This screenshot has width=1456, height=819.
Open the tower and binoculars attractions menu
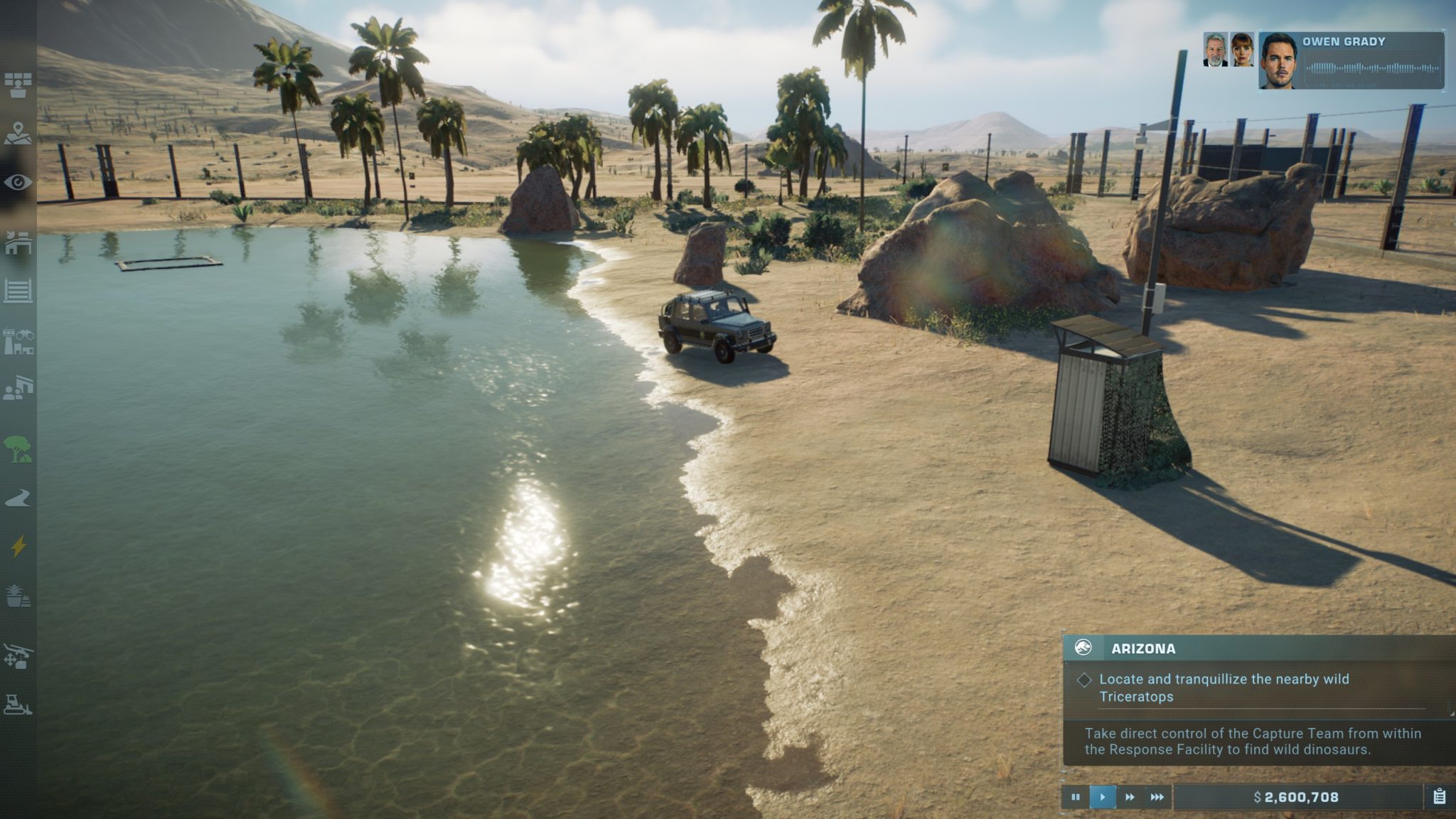(18, 341)
